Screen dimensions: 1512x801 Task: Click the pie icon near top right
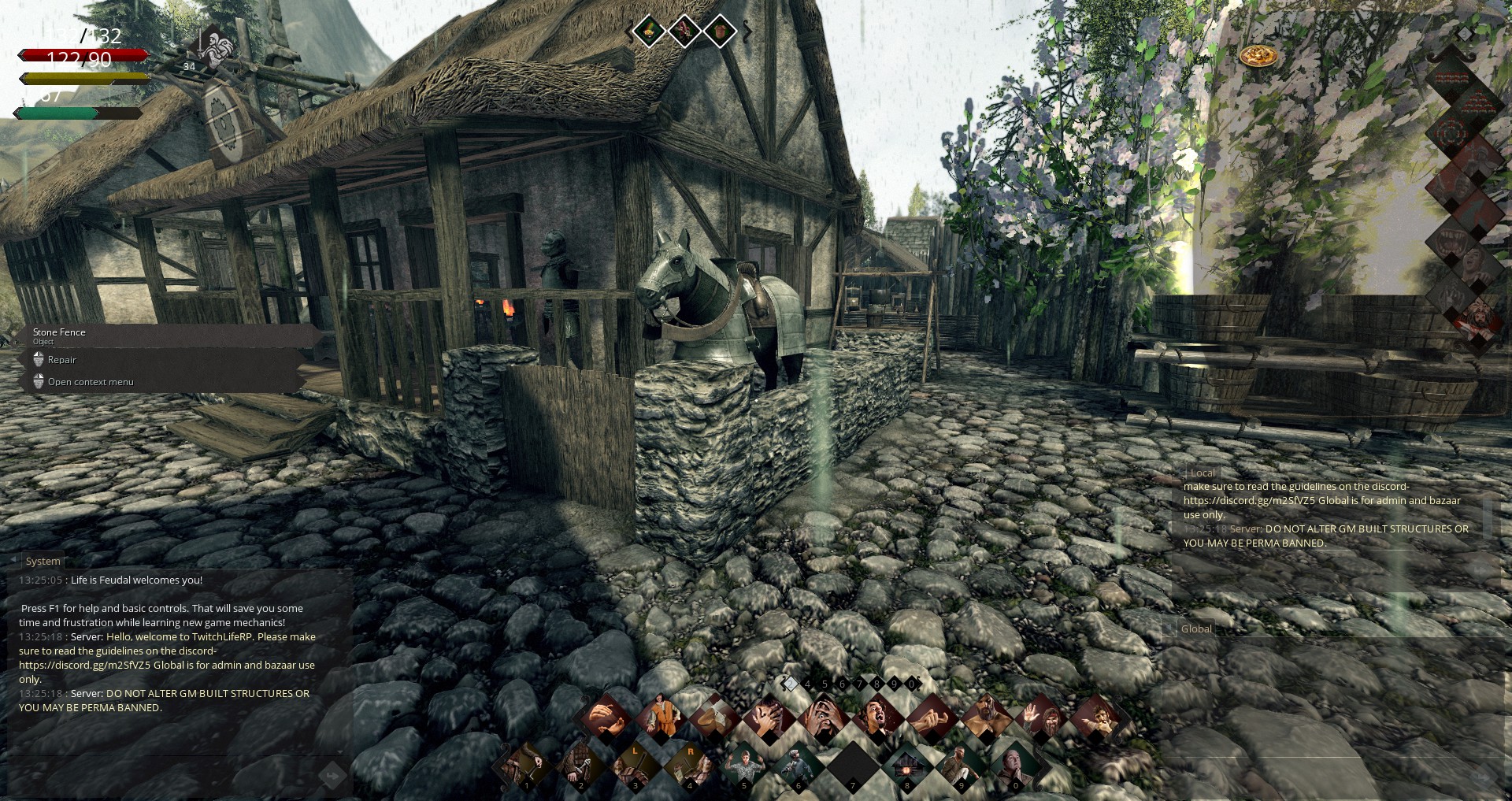coord(1258,54)
